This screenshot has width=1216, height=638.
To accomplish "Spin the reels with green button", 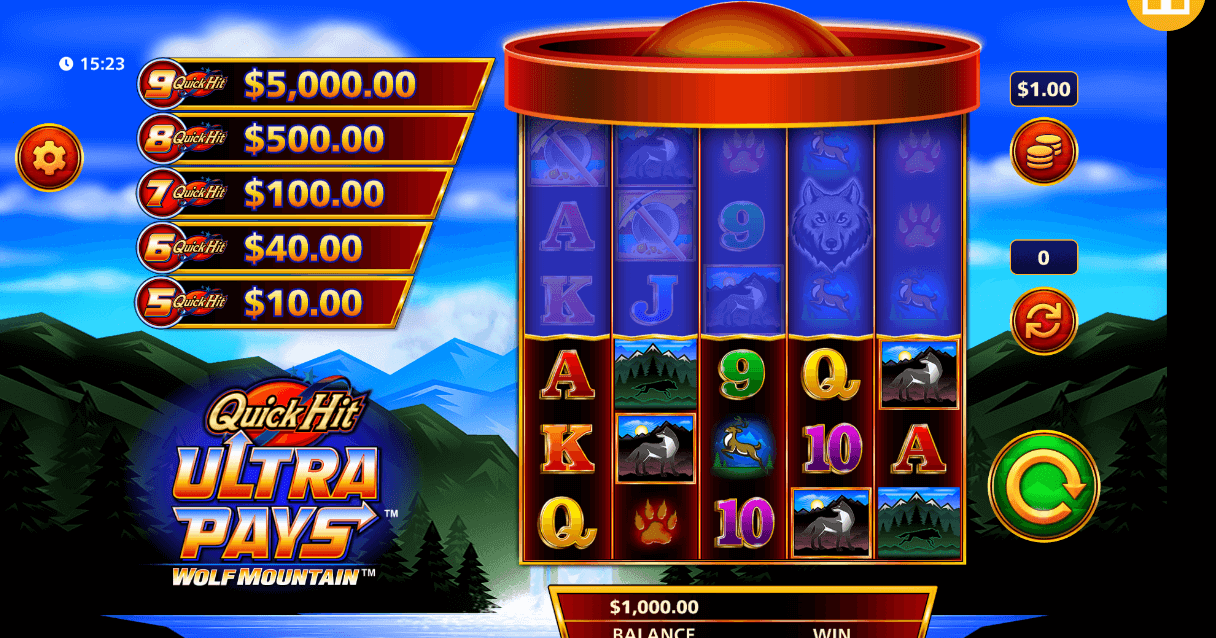I will 1044,486.
